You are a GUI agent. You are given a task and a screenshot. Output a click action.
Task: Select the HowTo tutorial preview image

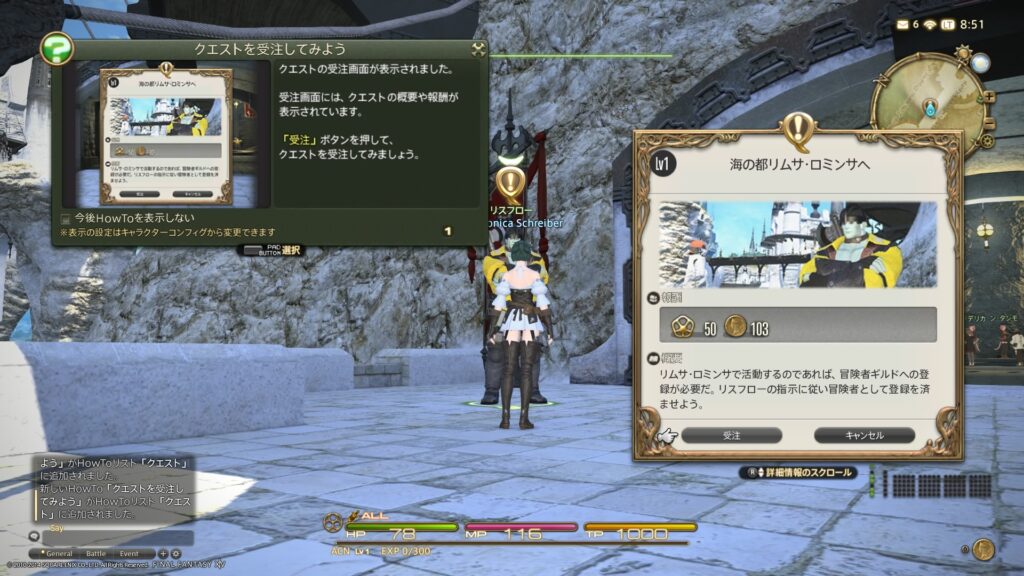[x=166, y=135]
